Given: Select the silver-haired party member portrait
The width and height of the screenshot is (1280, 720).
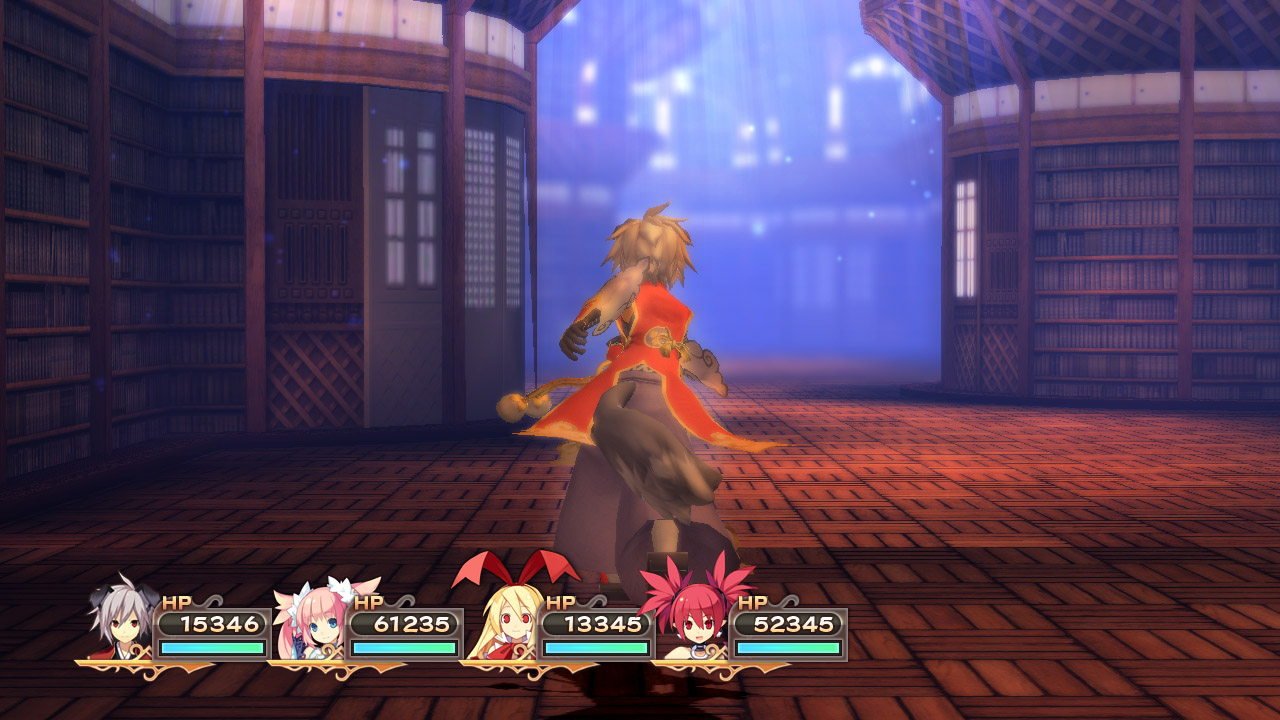Looking at the screenshot, I should [121, 622].
